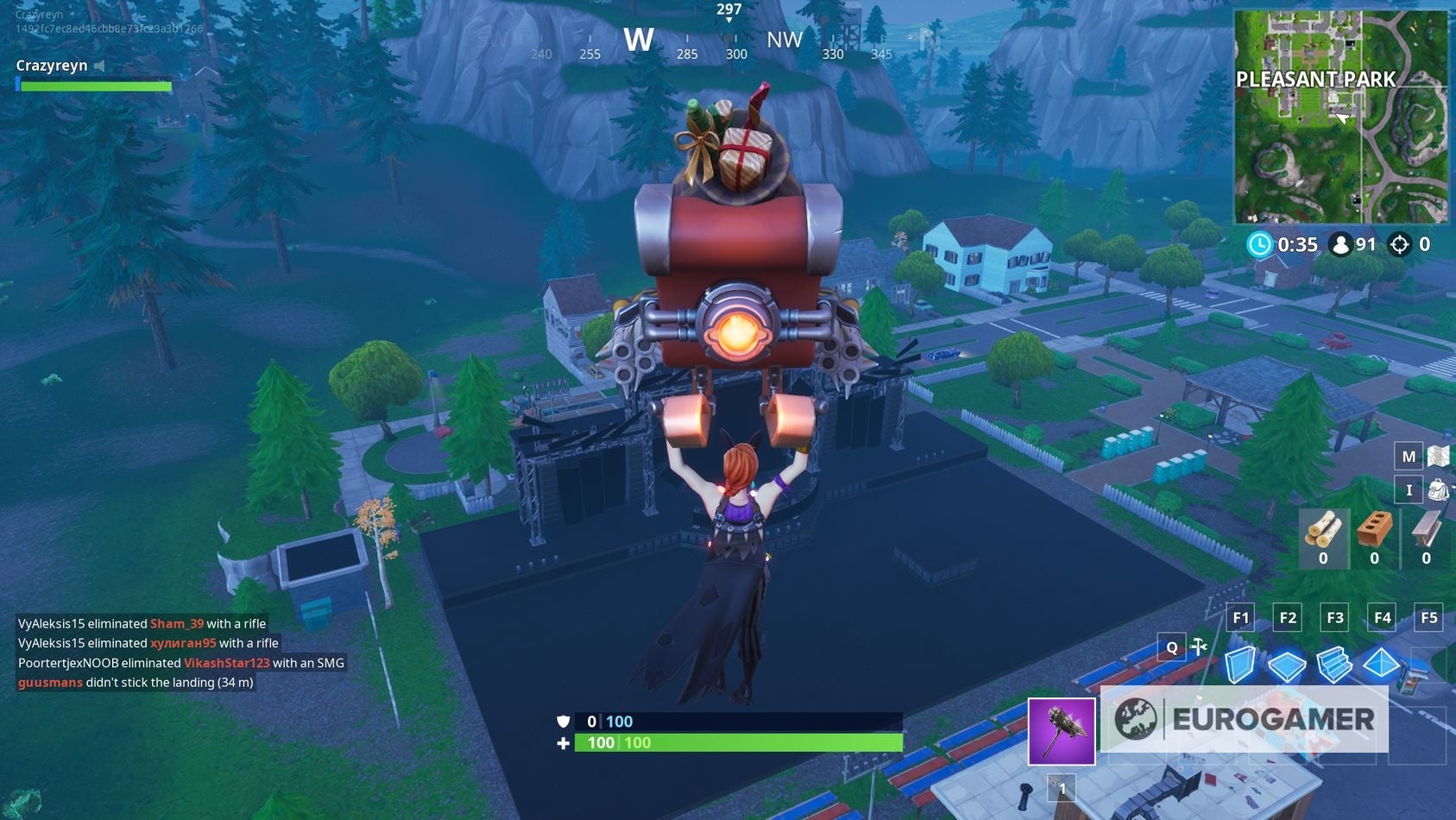This screenshot has width=1456, height=820.
Task: Select the Q trap slot icon
Action: point(1200,645)
